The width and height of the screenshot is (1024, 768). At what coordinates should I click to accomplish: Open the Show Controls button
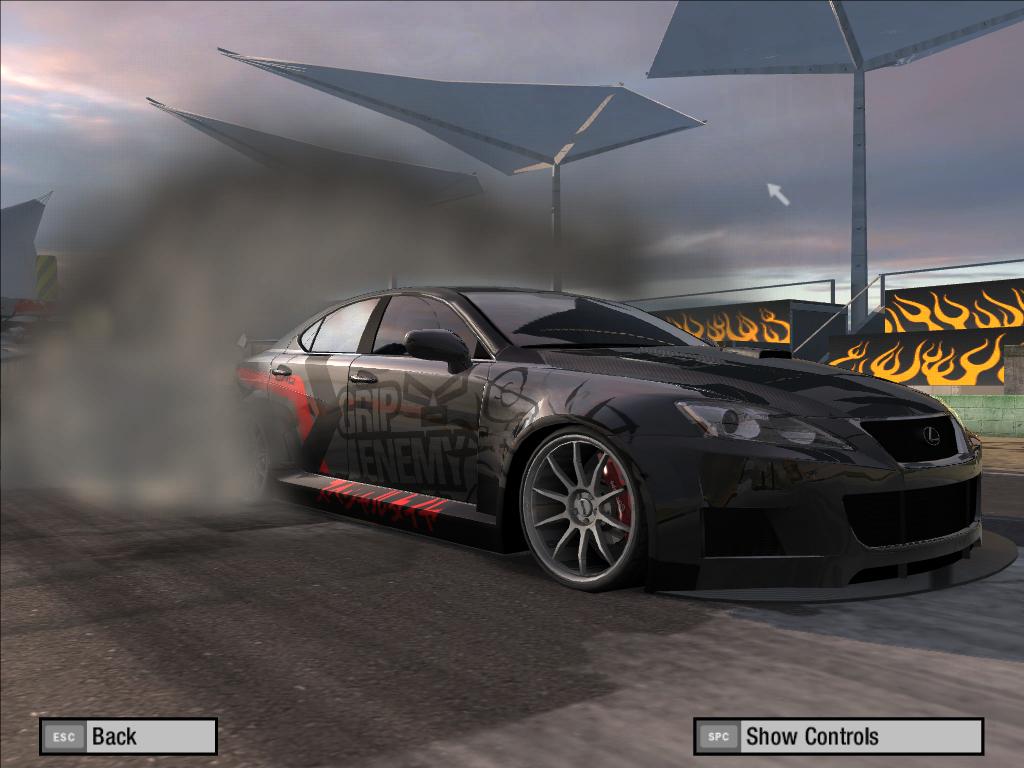[838, 737]
